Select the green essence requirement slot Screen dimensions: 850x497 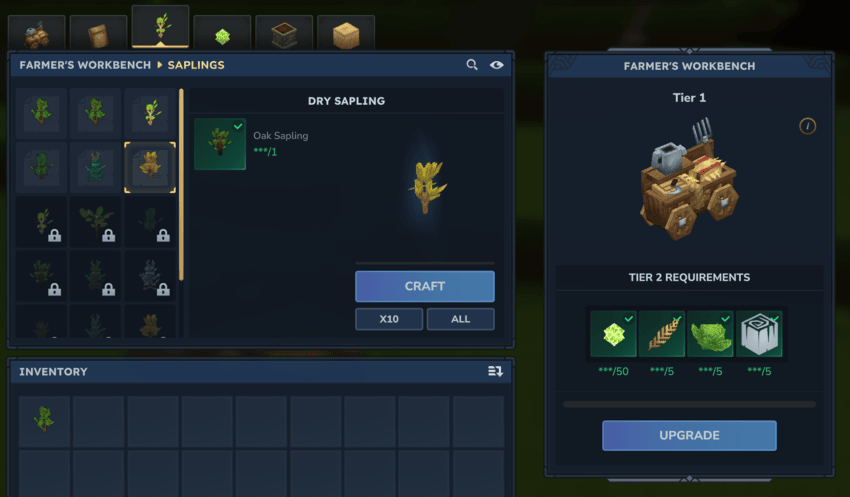(613, 334)
